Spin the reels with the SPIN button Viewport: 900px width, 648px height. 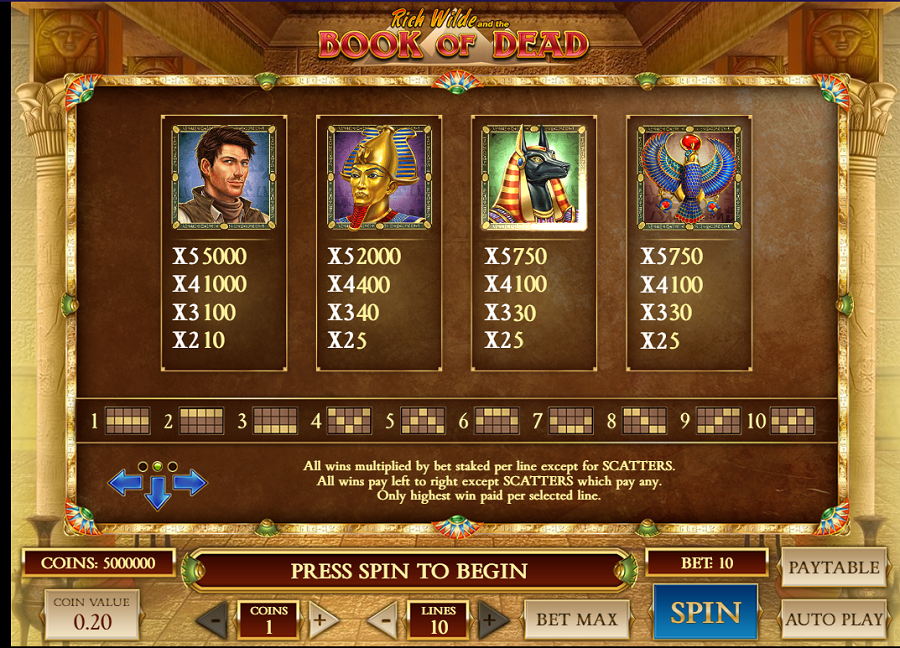pyautogui.click(x=705, y=612)
